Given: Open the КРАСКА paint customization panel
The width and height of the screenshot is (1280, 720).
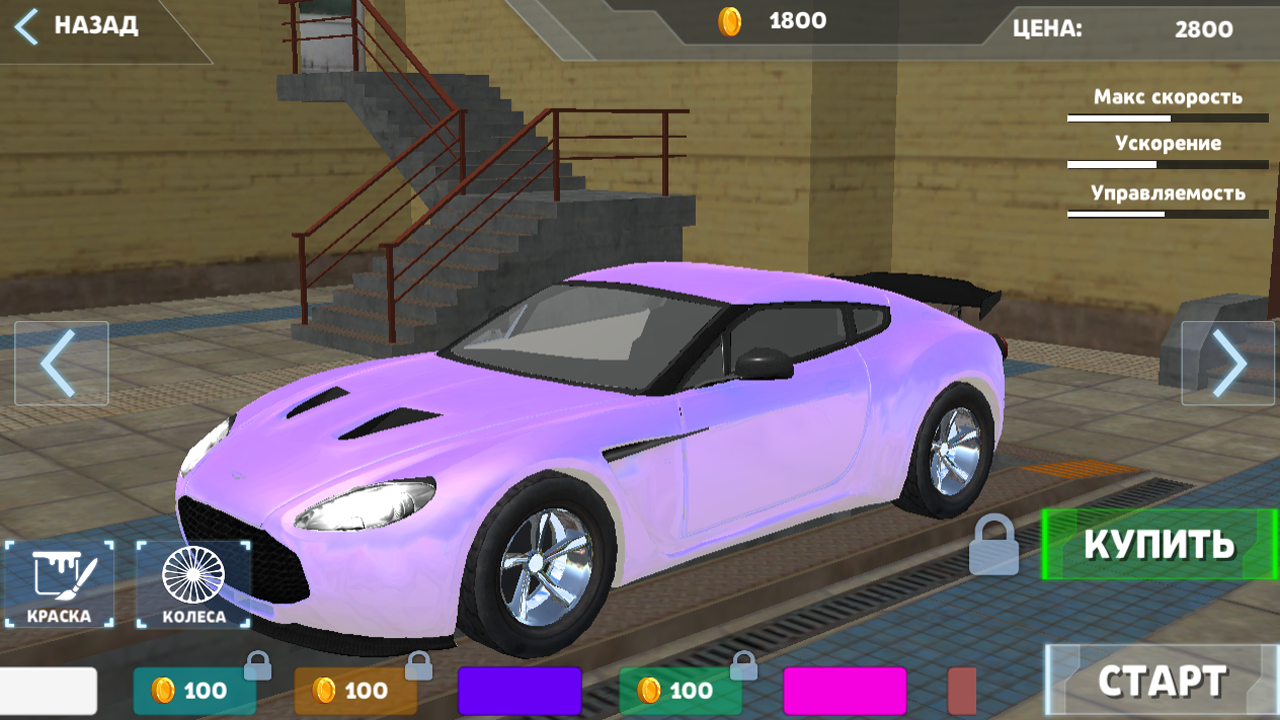Looking at the screenshot, I should (x=57, y=585).
